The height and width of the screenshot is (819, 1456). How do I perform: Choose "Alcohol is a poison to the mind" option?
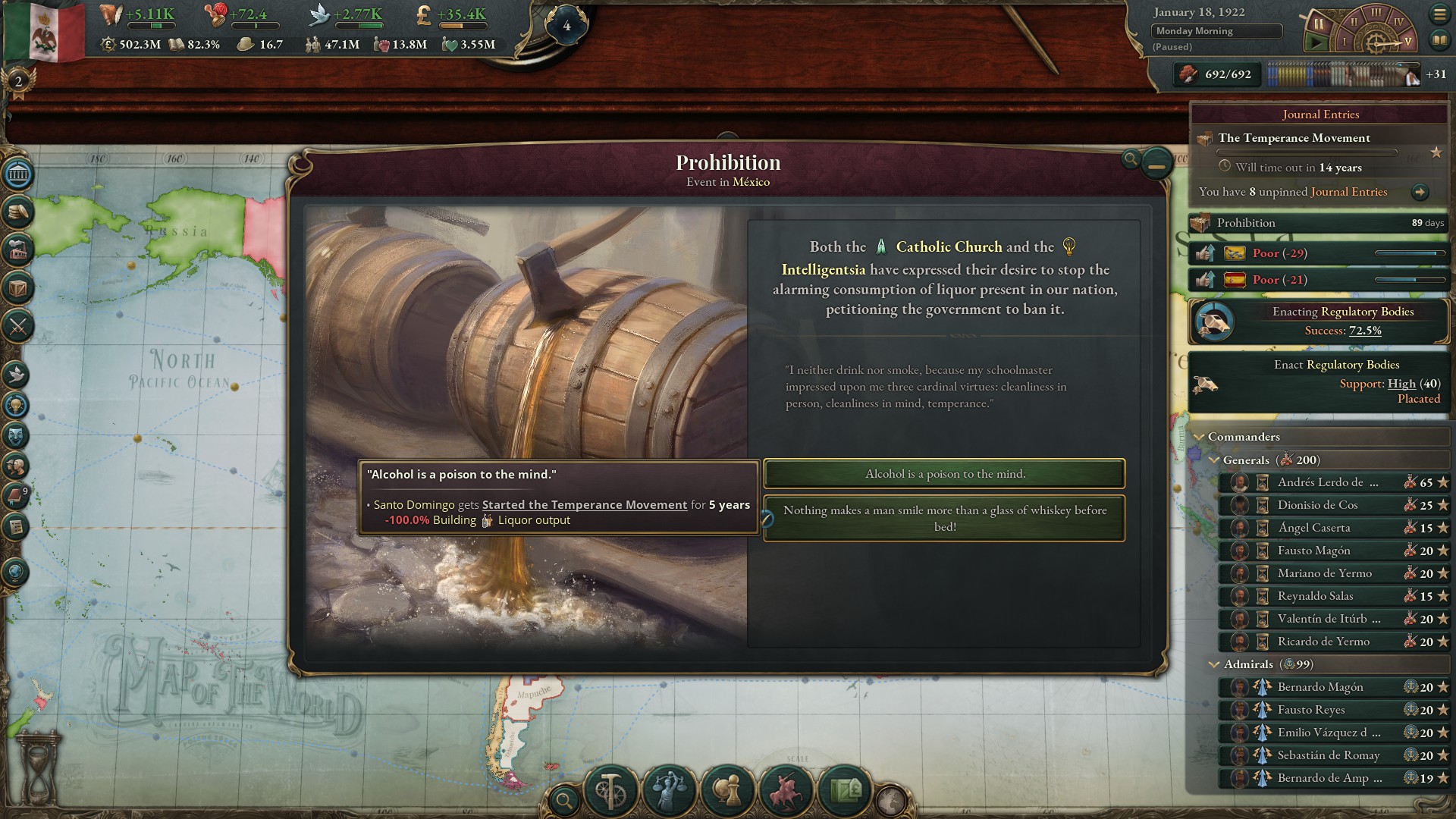coord(944,474)
